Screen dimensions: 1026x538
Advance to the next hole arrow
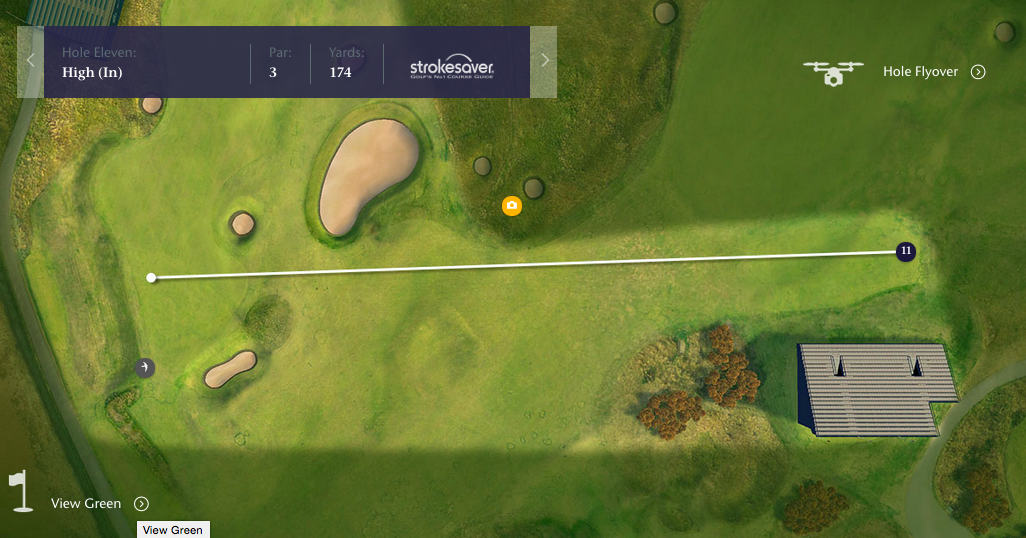pyautogui.click(x=544, y=61)
